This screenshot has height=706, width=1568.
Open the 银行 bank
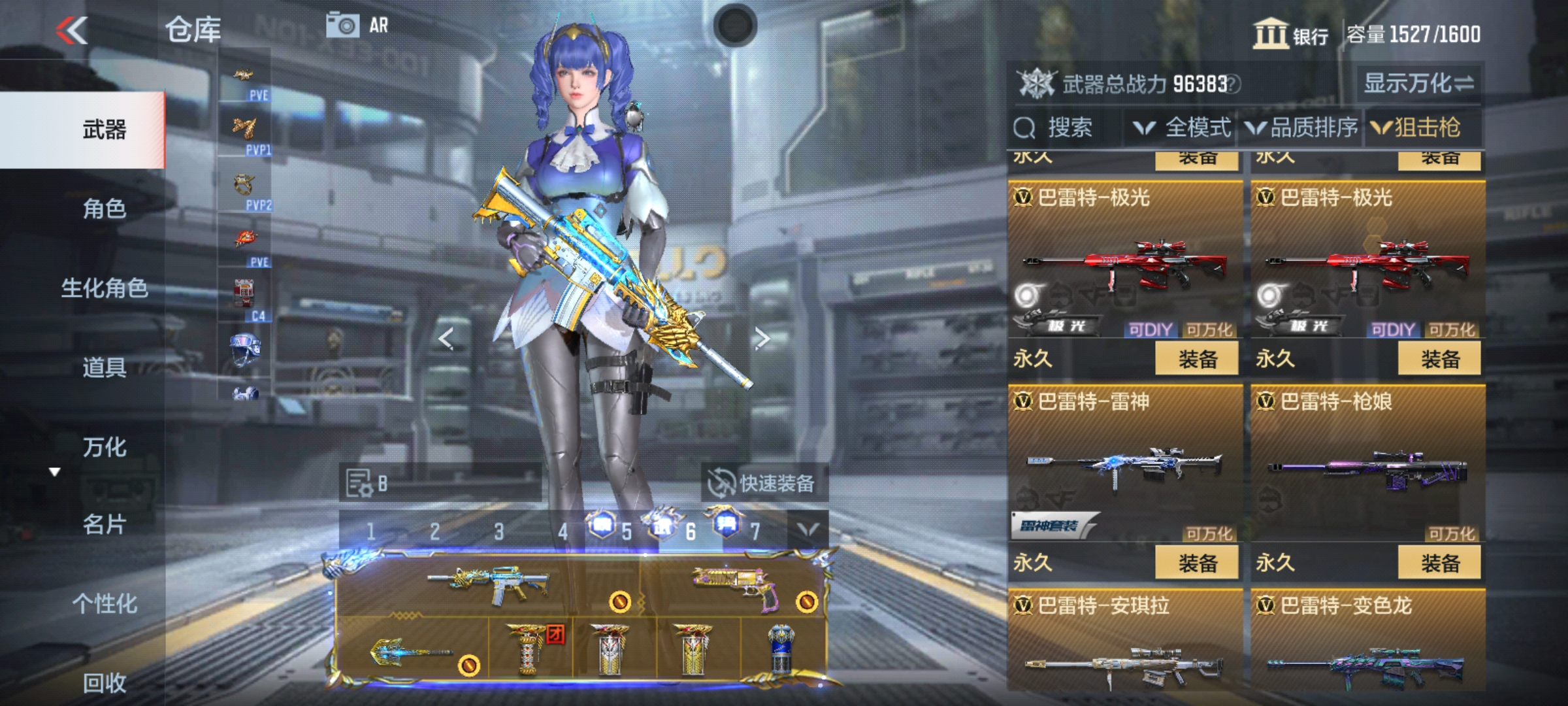1291,34
